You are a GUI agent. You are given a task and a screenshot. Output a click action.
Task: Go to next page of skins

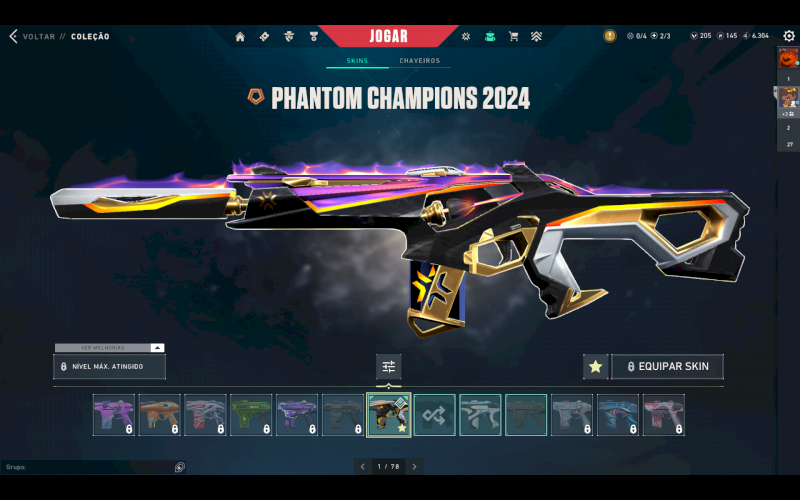[x=414, y=467]
